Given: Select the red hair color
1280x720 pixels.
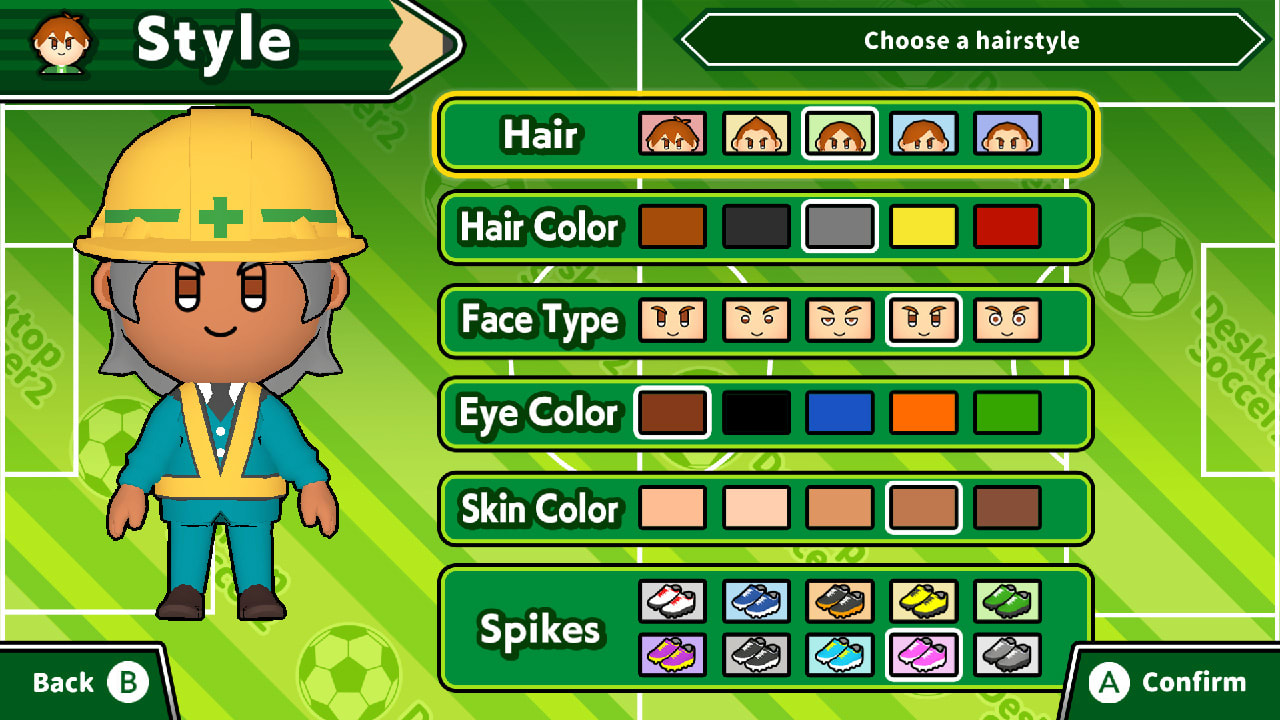Looking at the screenshot, I should [x=1008, y=227].
